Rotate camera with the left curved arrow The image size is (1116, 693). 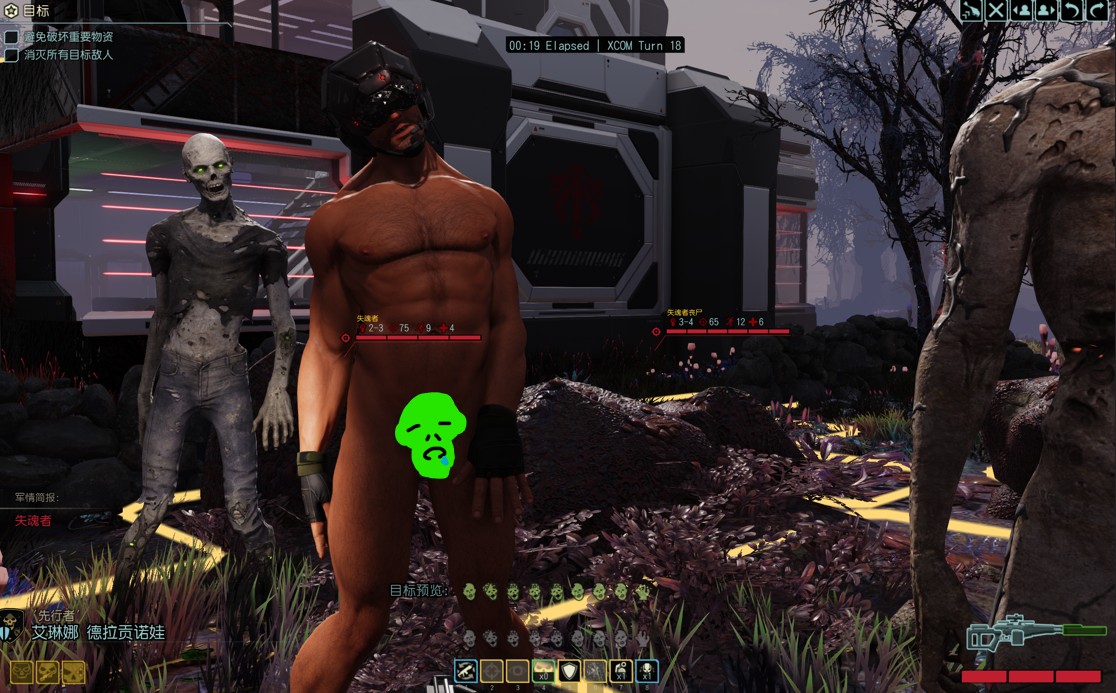1071,11
